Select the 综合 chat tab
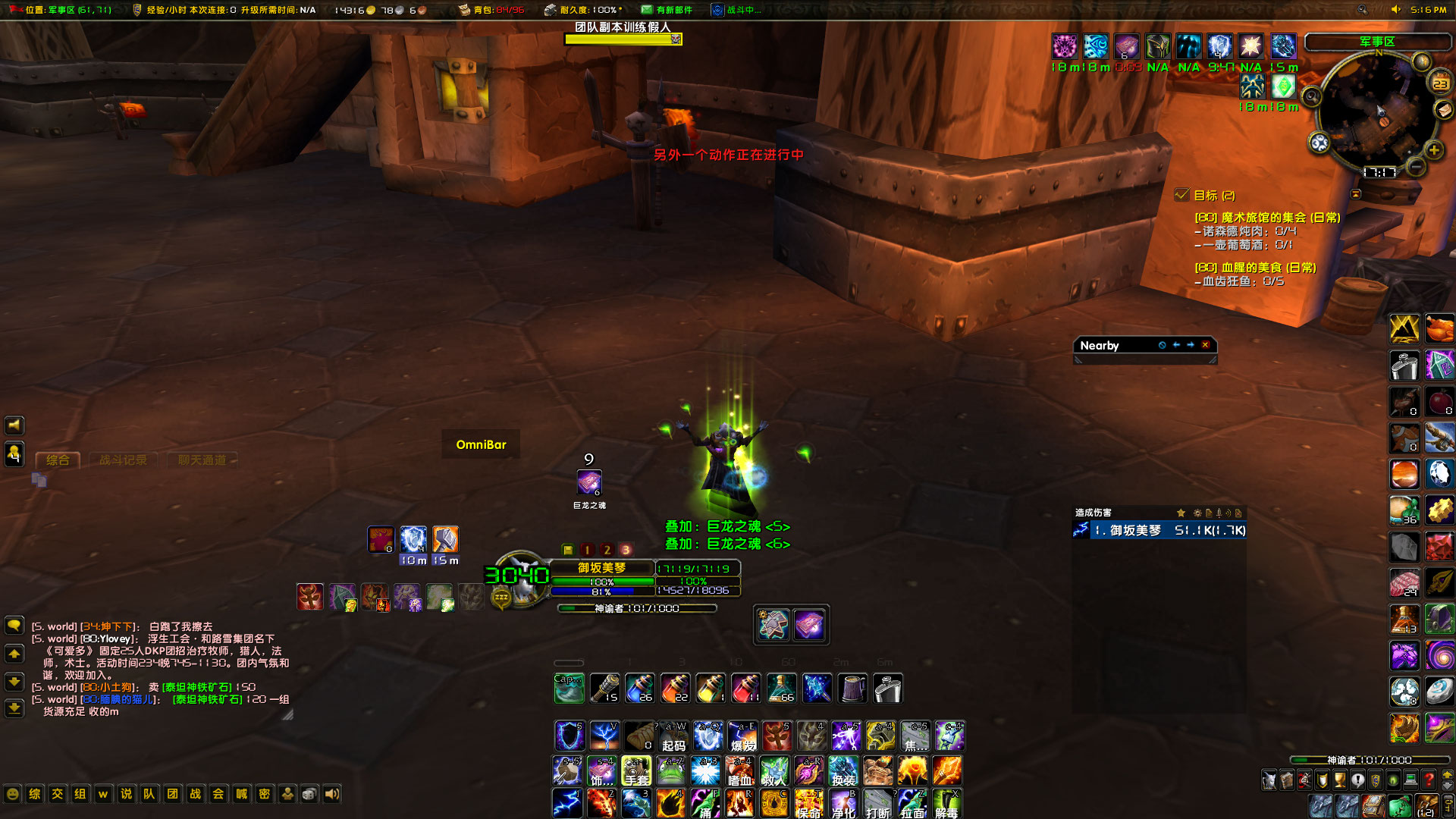 [x=58, y=460]
